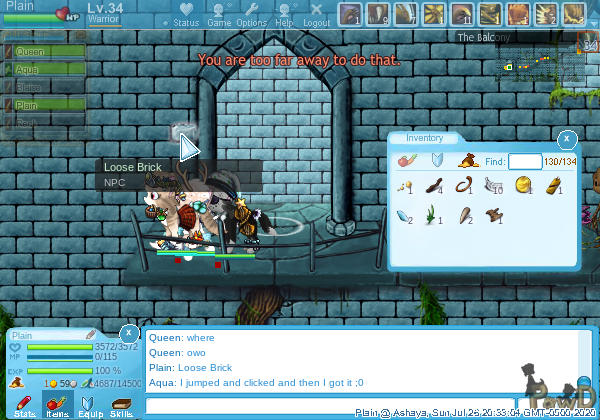Select the coiled brown rope item

point(463,185)
